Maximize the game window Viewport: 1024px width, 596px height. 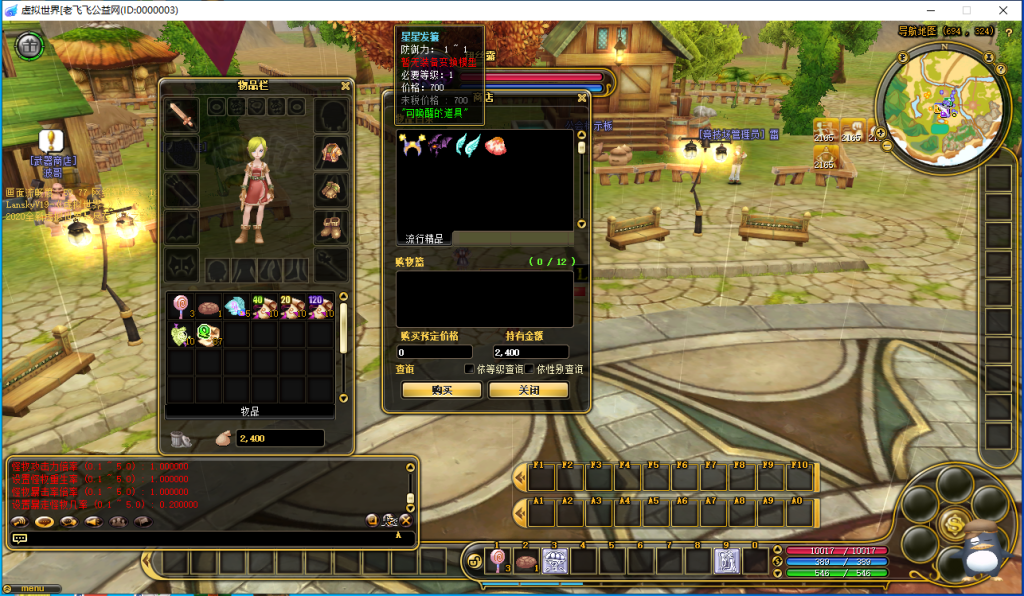966,10
